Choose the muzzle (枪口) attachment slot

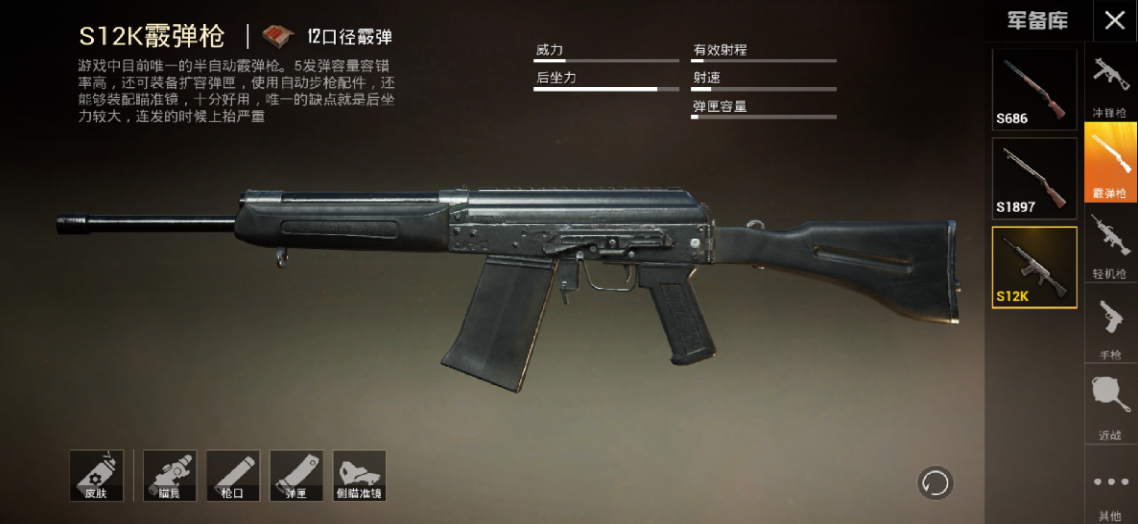click(232, 475)
